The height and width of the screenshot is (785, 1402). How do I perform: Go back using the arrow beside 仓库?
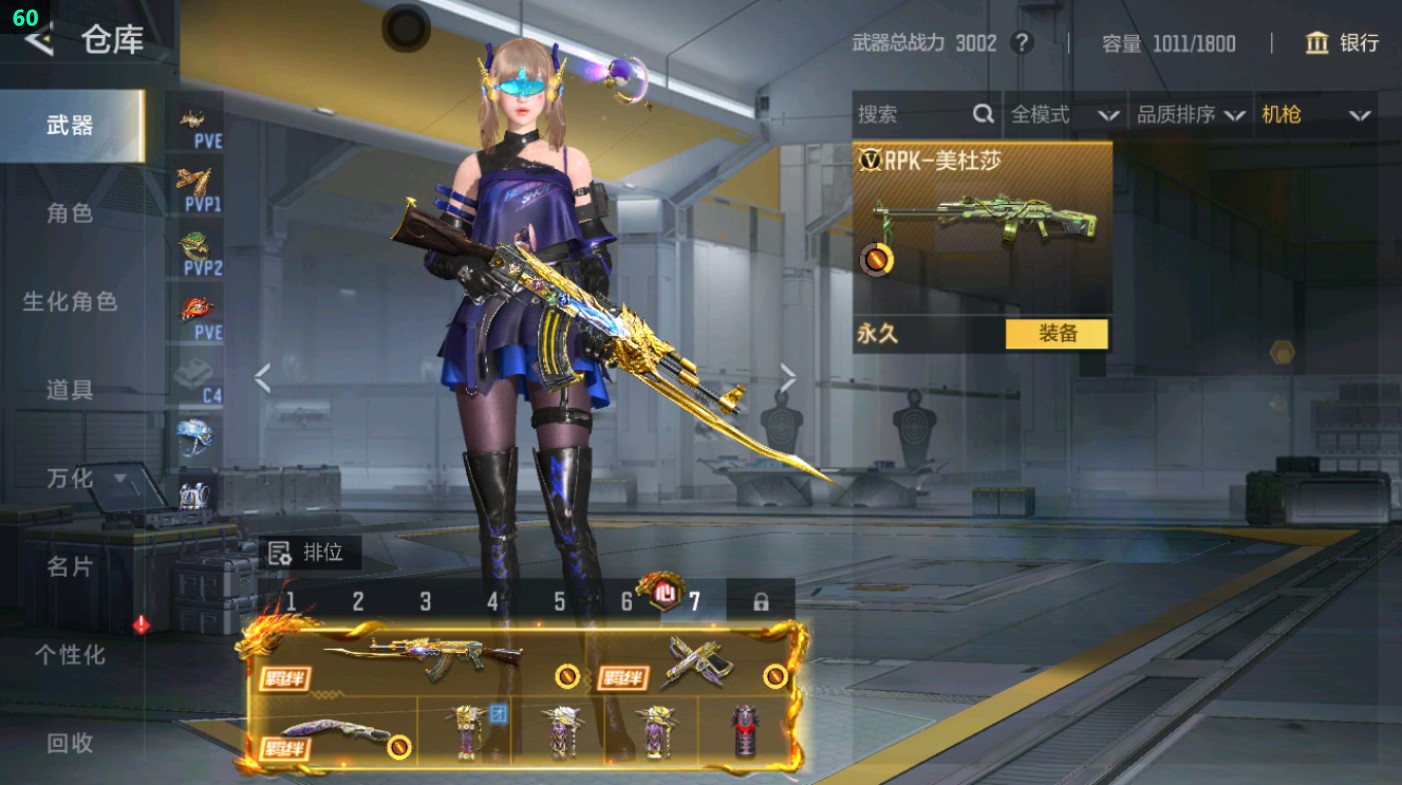(x=38, y=40)
